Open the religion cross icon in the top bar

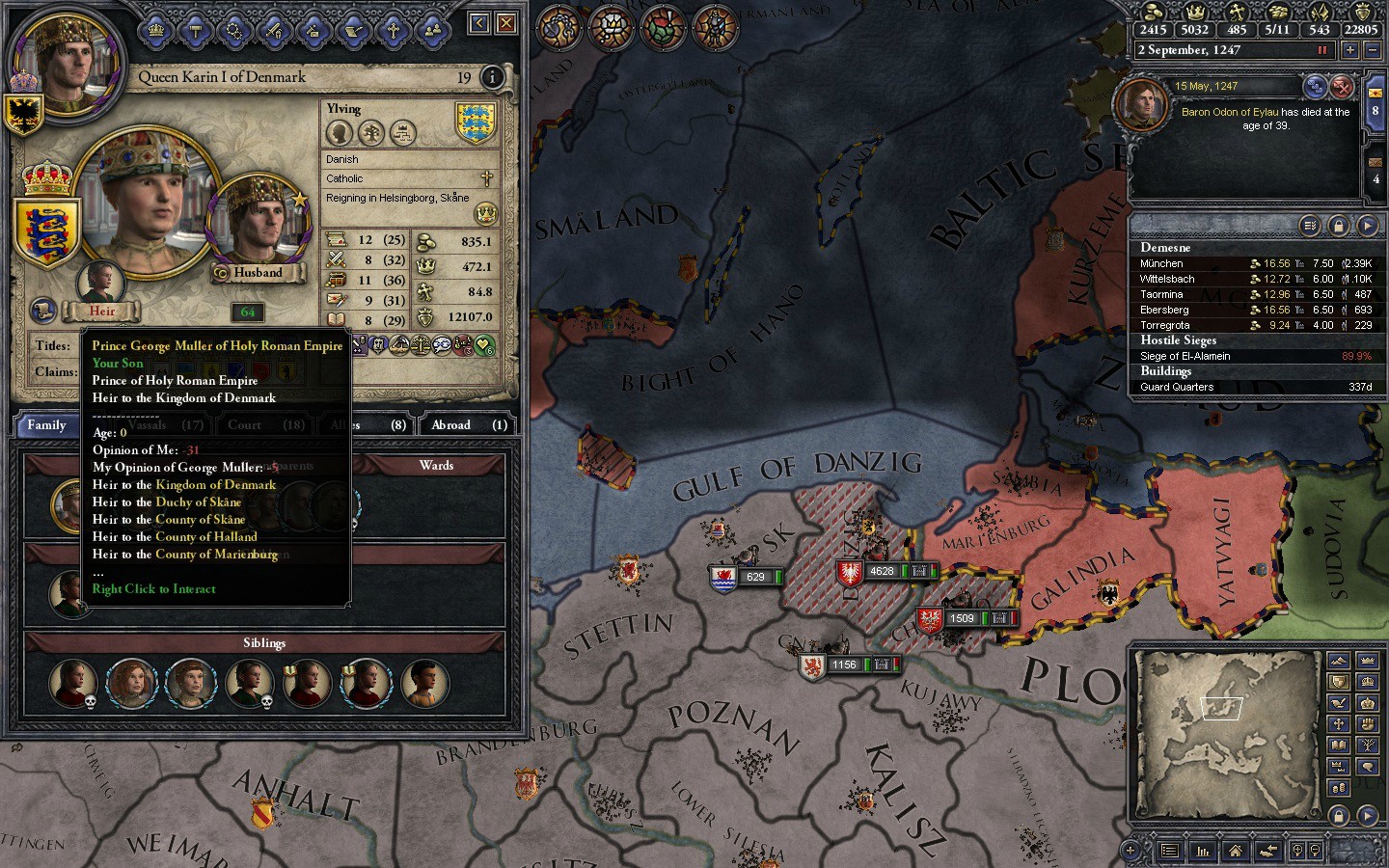[x=393, y=31]
